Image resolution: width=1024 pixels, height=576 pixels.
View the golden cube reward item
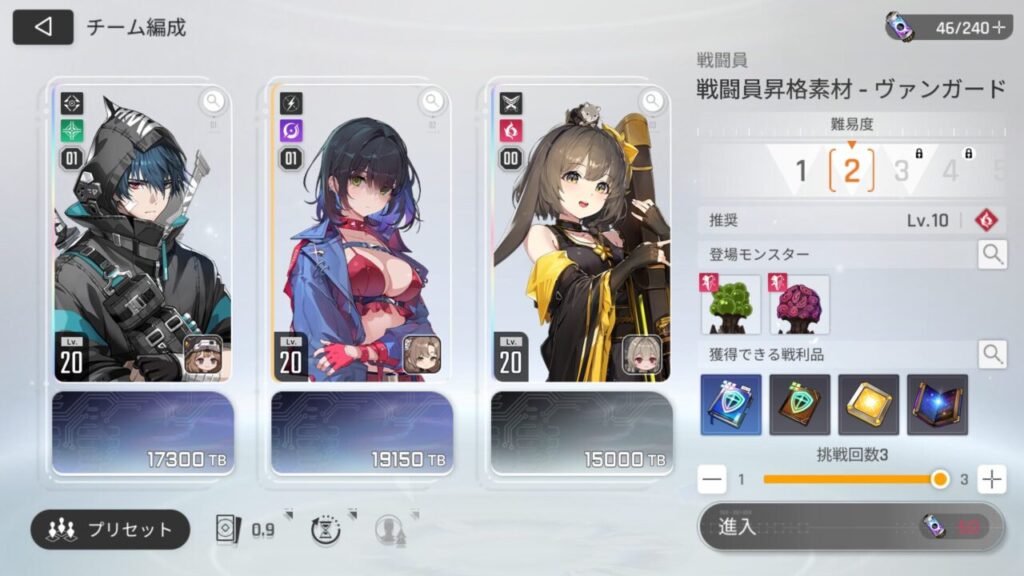pyautogui.click(x=868, y=405)
